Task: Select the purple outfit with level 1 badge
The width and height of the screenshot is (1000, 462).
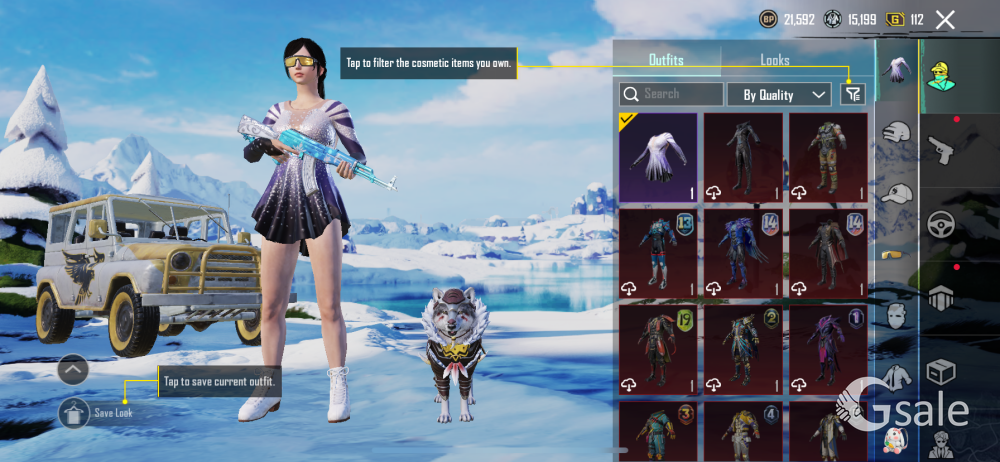Action: pyautogui.click(x=827, y=350)
